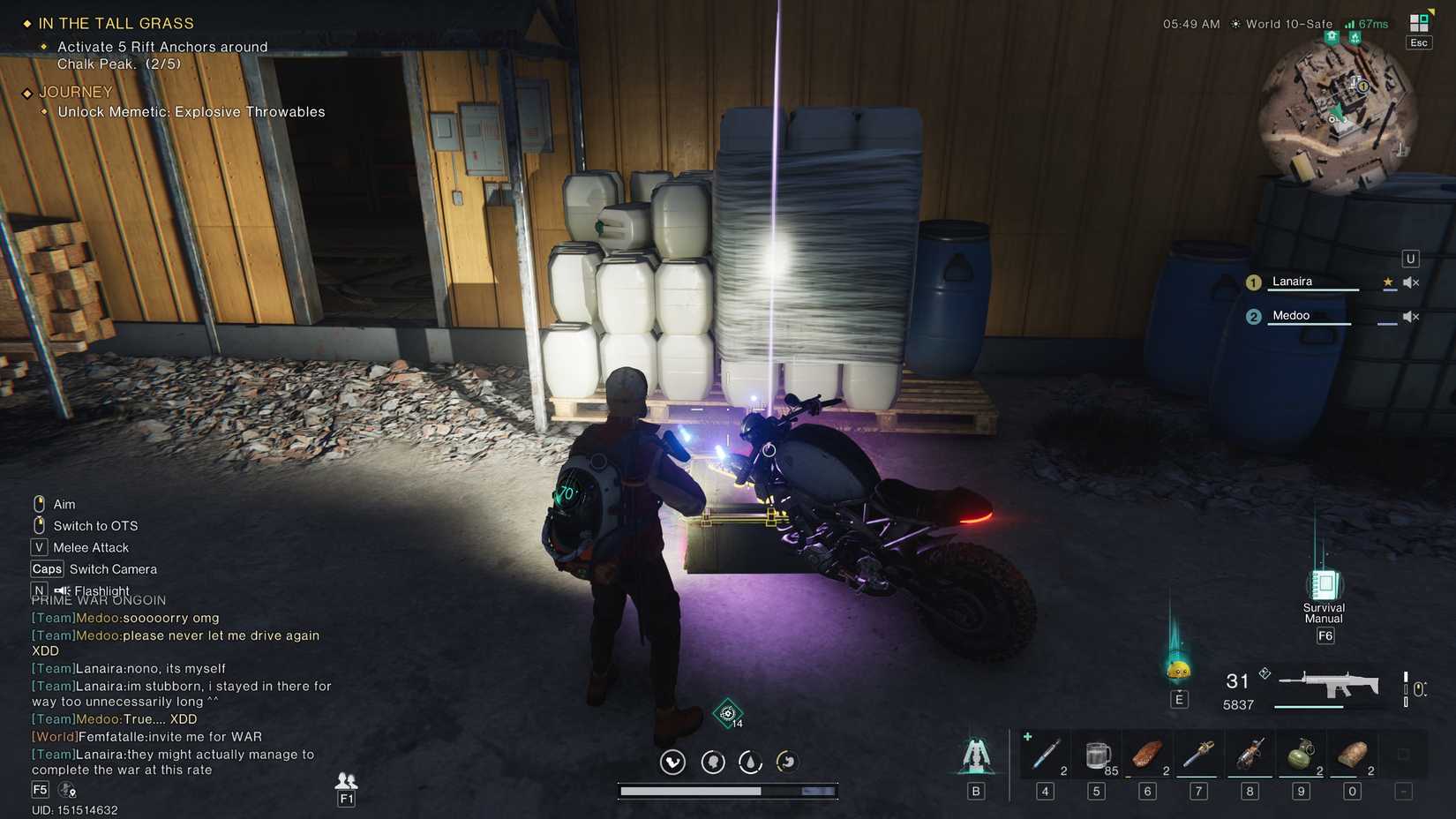Click the exosuit armor icon above B key
The image size is (1456, 819).
tap(975, 755)
